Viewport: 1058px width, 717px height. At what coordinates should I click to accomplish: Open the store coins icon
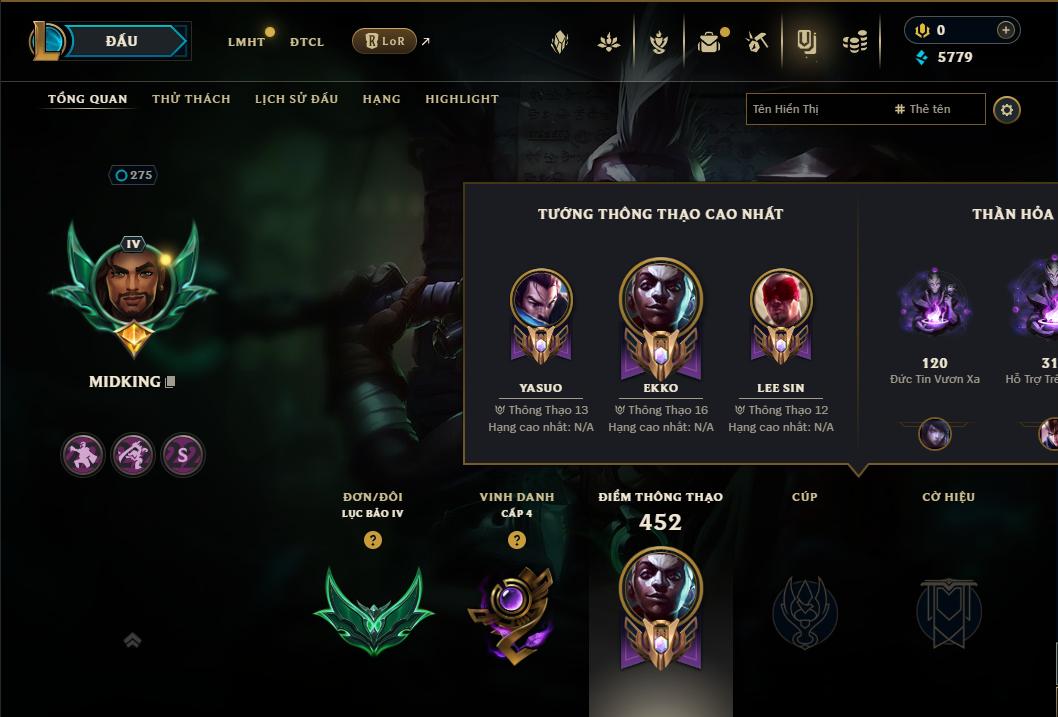coord(854,42)
